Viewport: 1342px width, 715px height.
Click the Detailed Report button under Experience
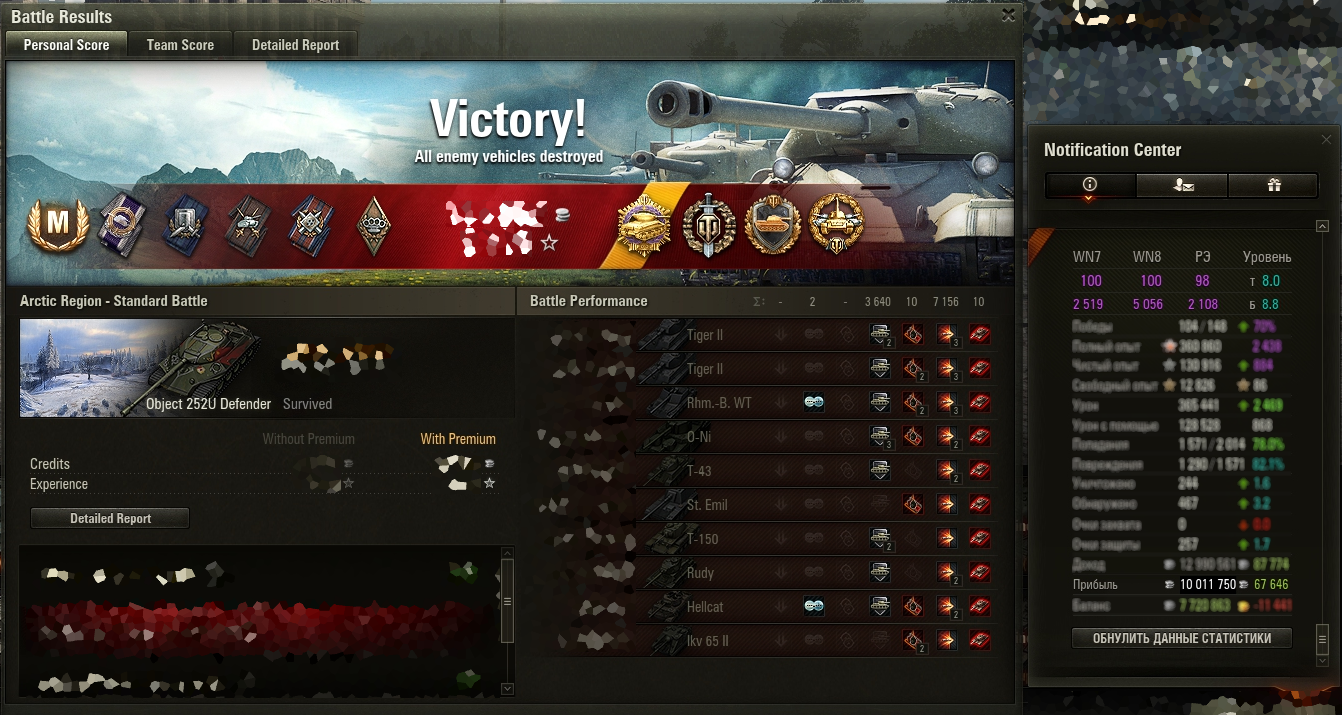coord(110,518)
